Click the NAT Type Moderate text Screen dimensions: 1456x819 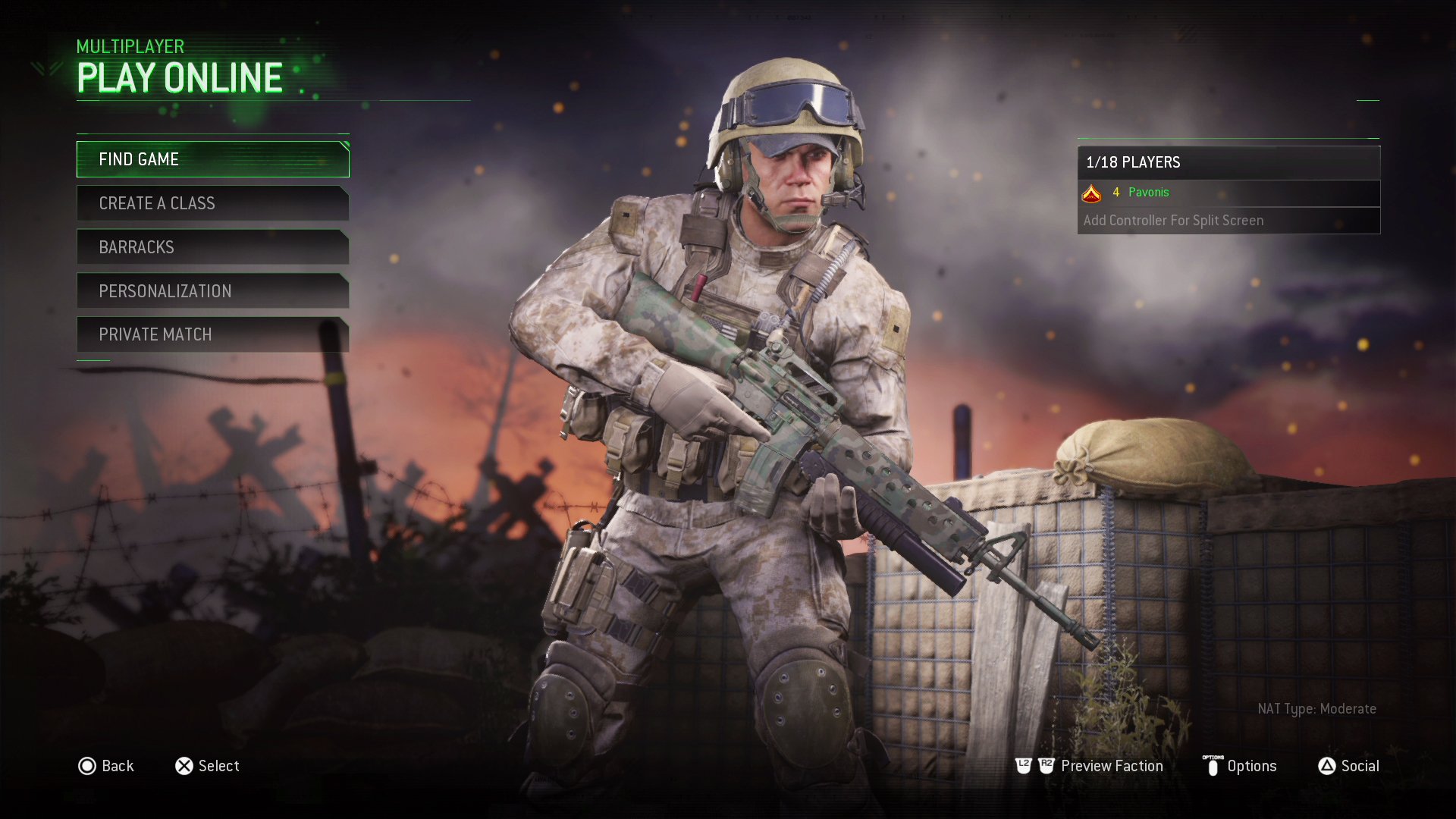pyautogui.click(x=1317, y=709)
